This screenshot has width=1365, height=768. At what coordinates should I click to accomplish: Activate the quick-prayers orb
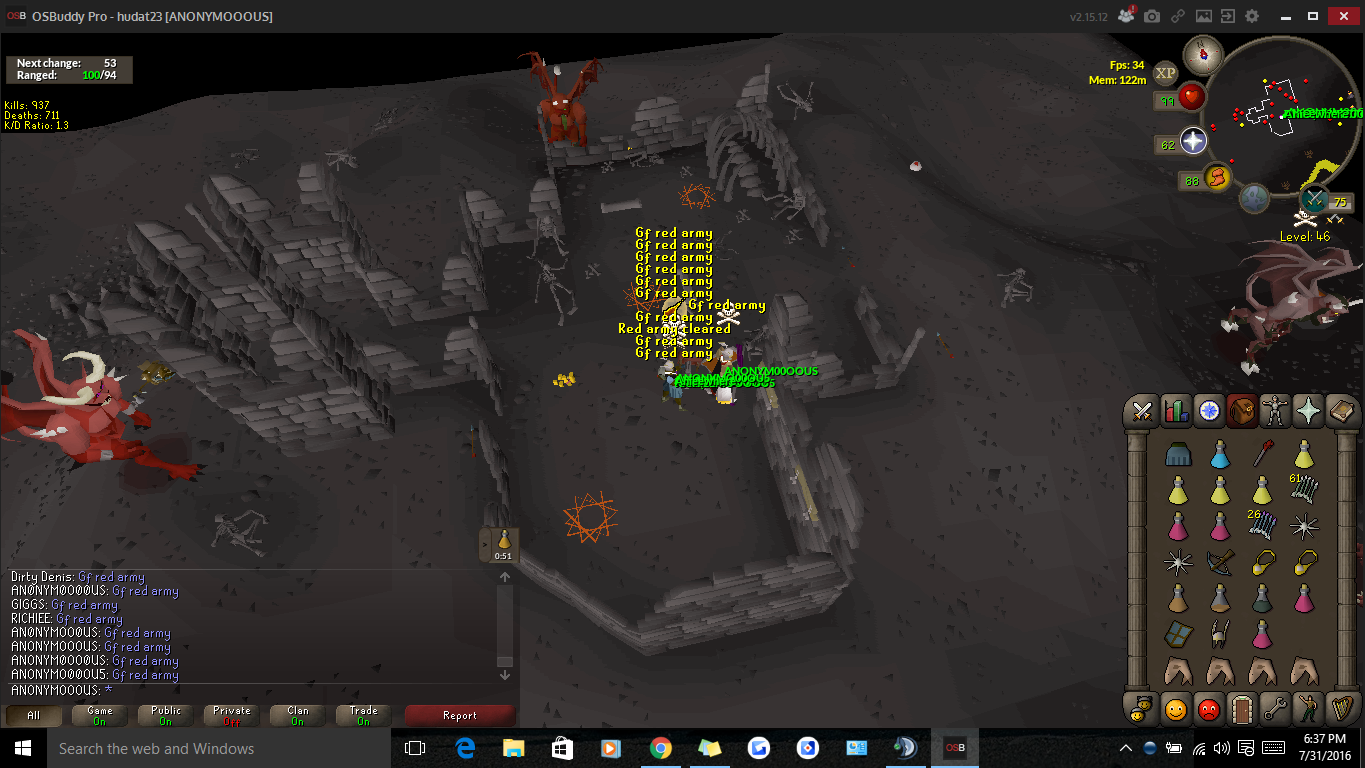coord(1193,141)
